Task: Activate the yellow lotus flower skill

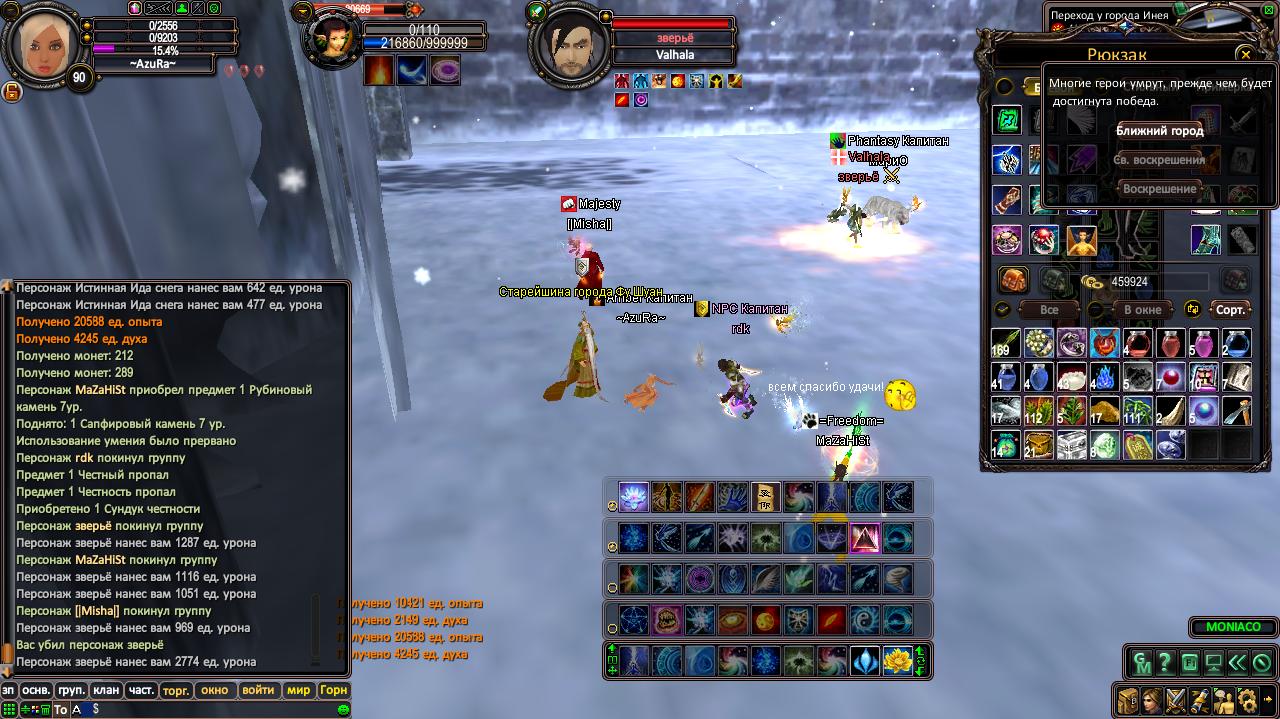Action: coord(897,661)
